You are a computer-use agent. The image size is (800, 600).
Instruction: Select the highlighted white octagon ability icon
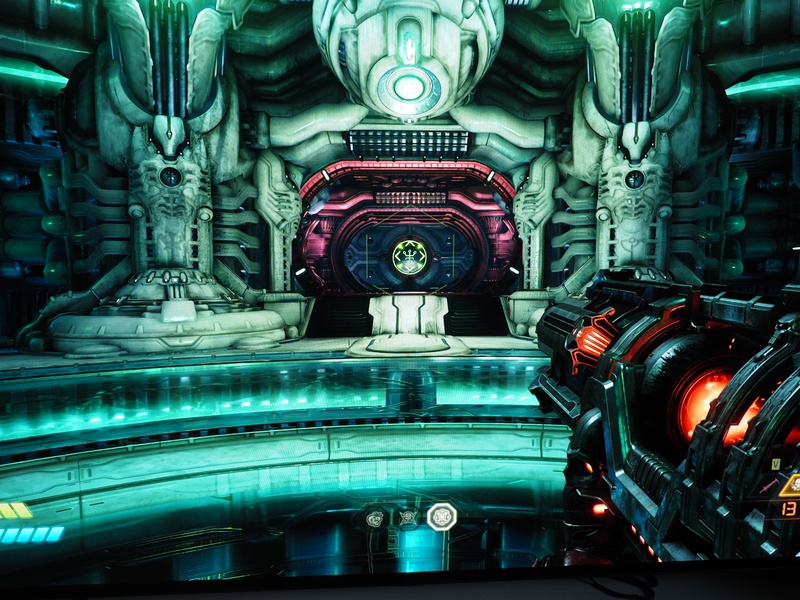tap(441, 516)
